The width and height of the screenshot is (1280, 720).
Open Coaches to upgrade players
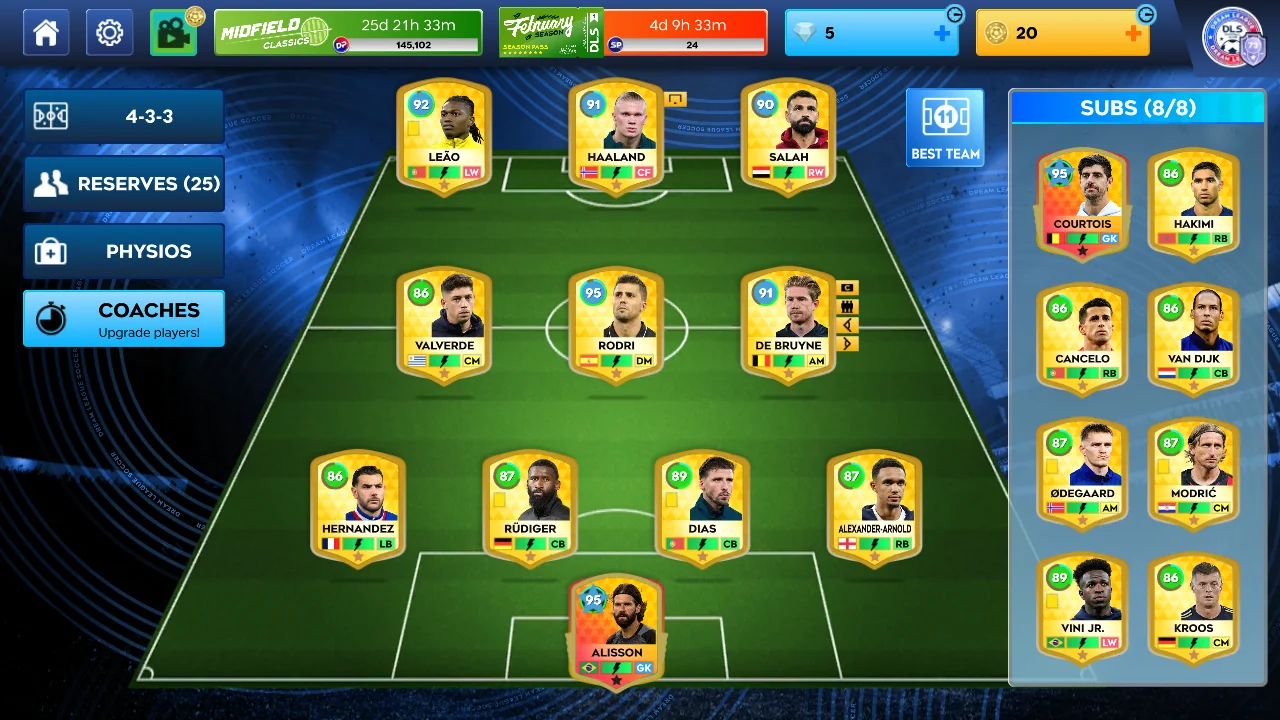tap(124, 318)
